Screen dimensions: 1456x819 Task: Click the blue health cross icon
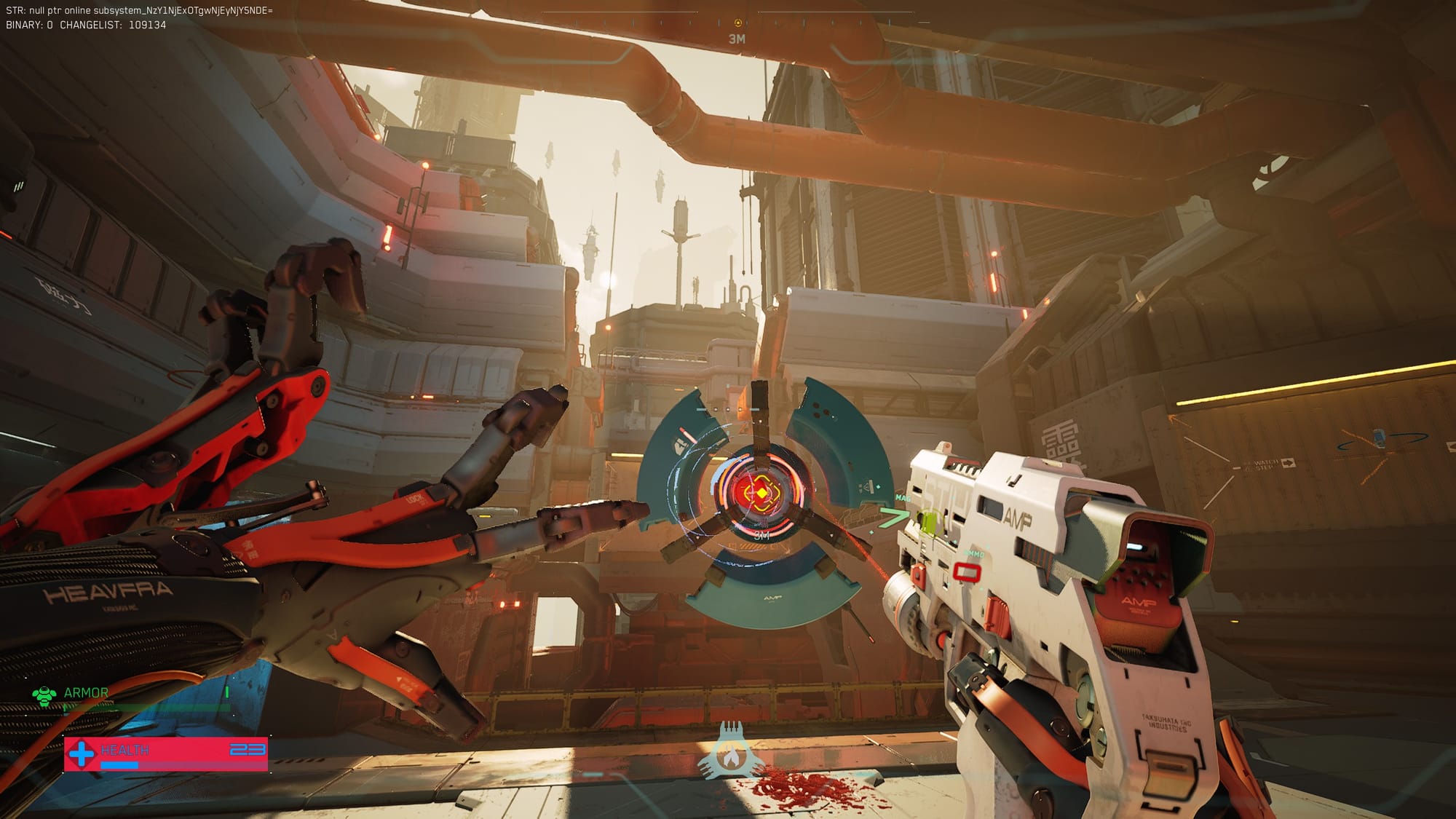point(82,753)
